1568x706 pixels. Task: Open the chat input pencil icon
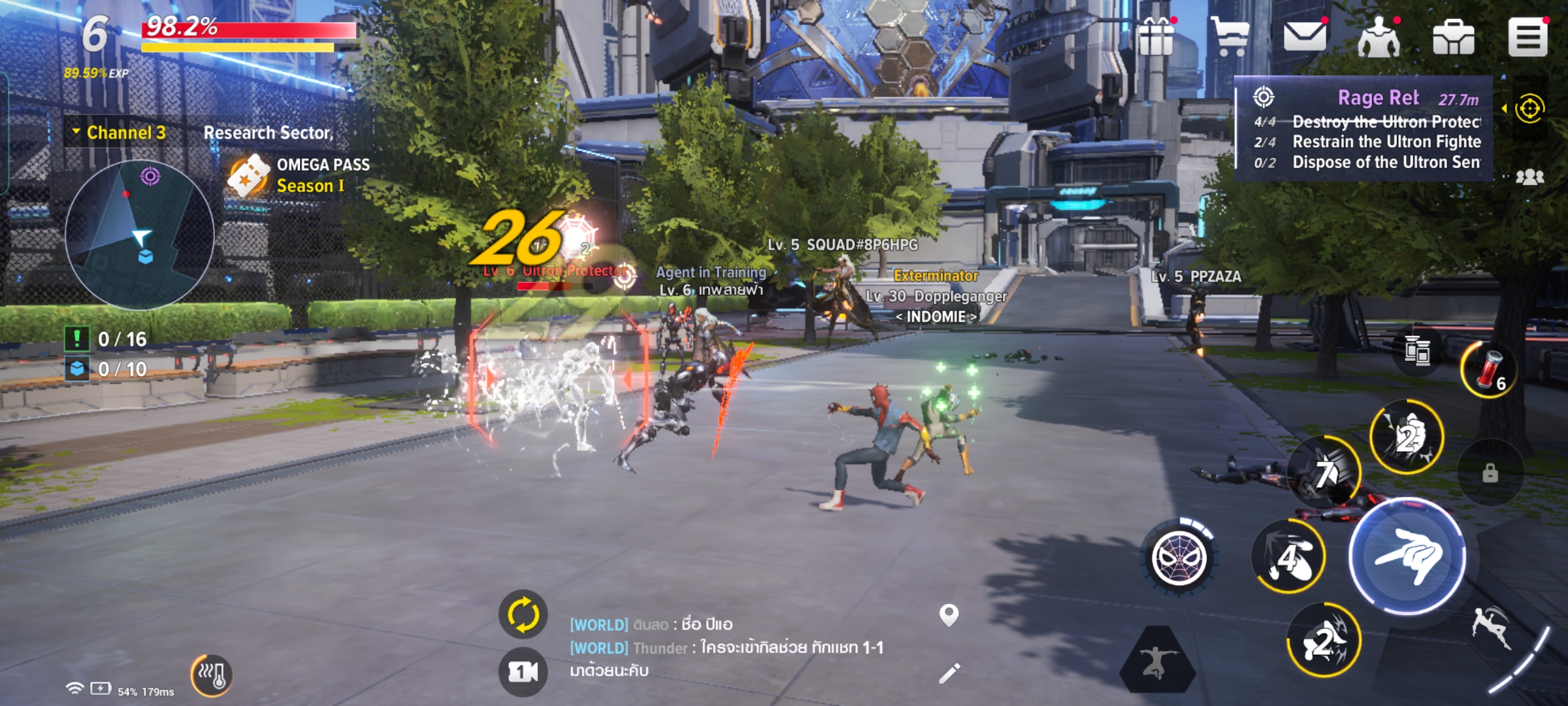click(x=949, y=673)
